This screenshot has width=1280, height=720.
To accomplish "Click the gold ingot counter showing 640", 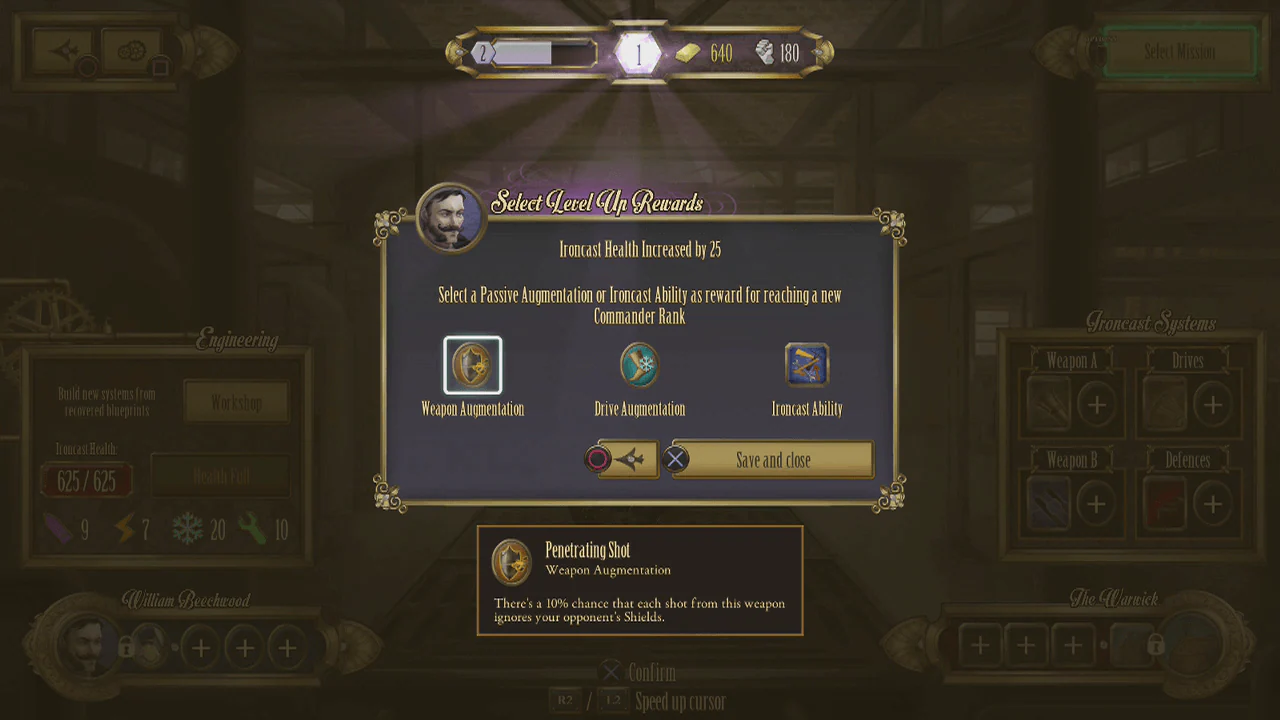I will click(x=707, y=53).
